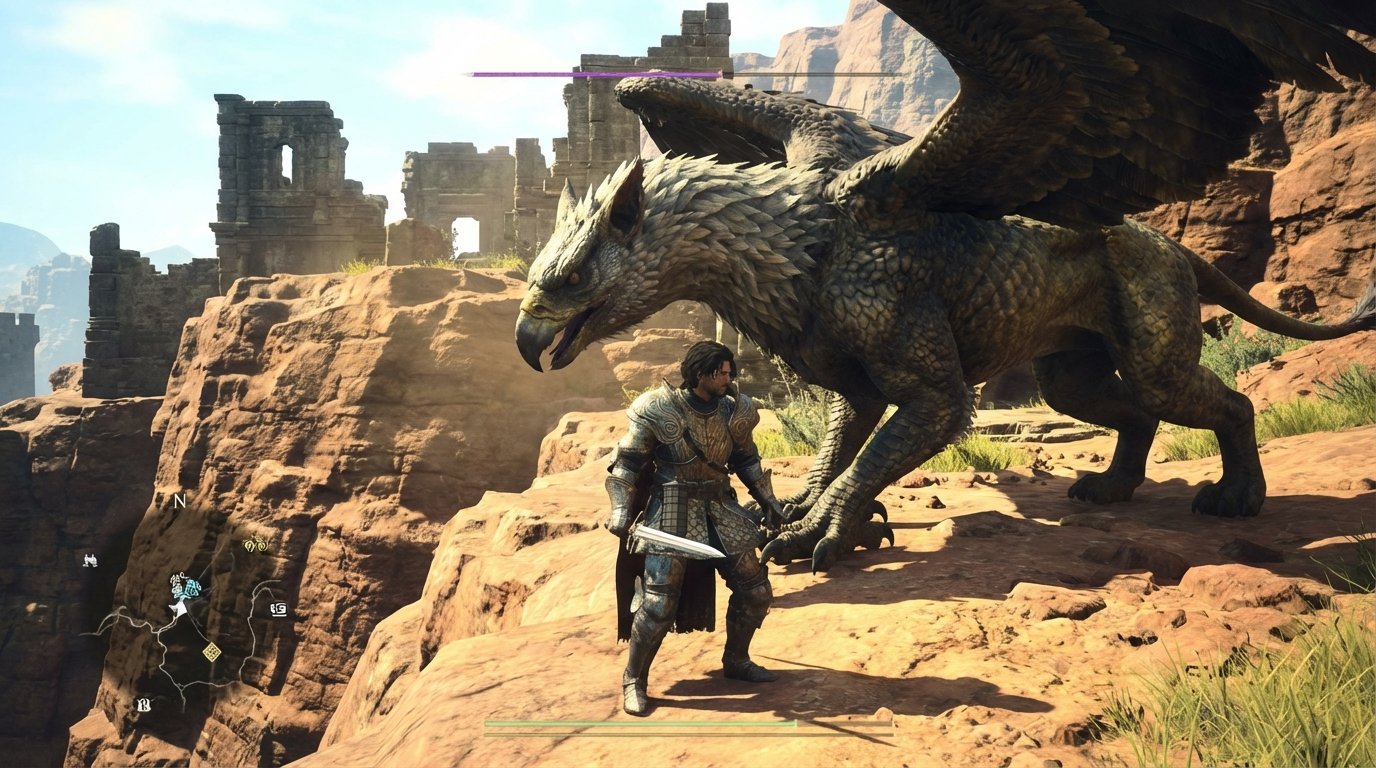
Task: Select the archway ruins icon below the minimap center
Action: coord(144,704)
